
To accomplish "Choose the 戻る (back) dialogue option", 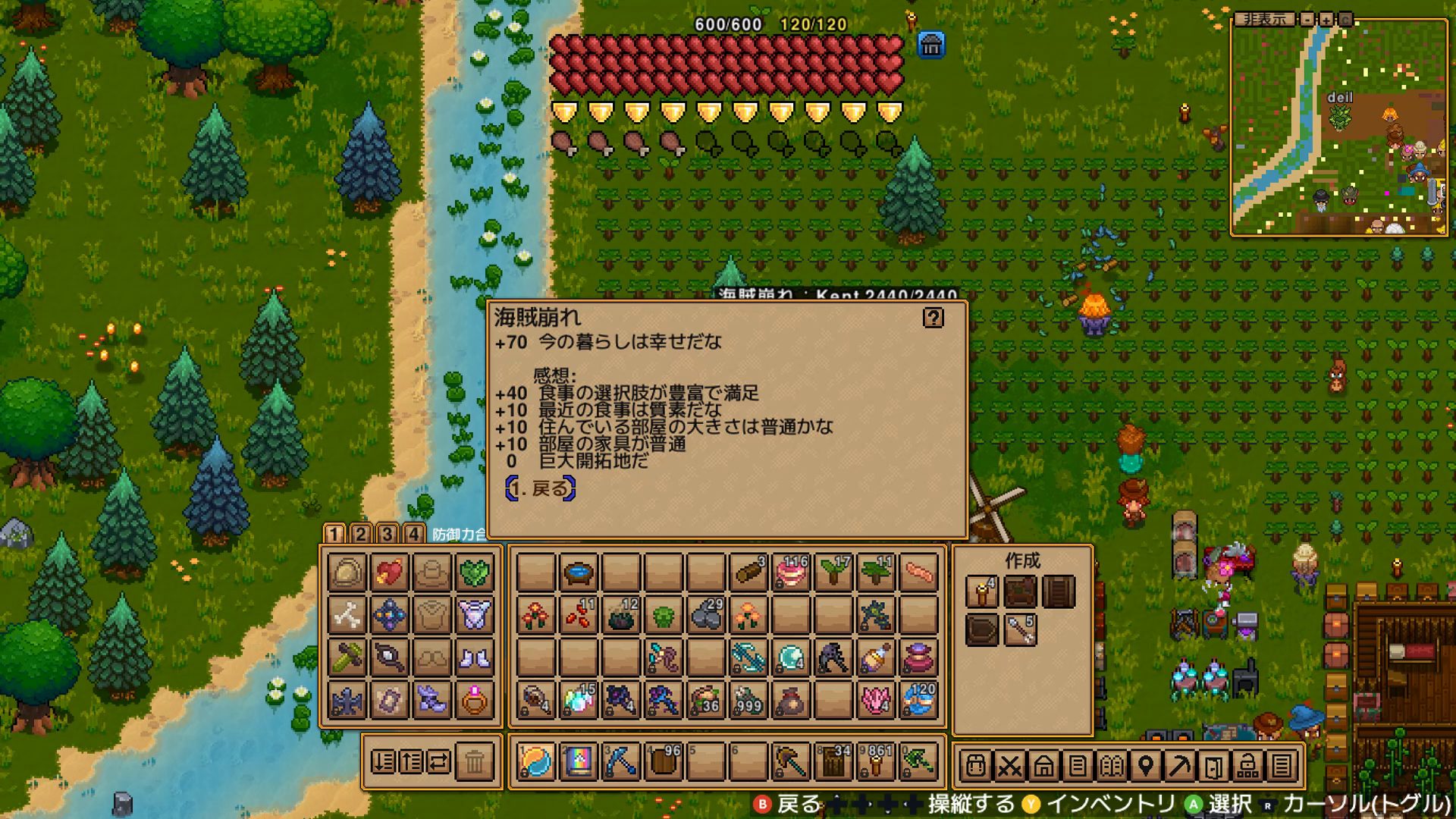I will point(541,489).
